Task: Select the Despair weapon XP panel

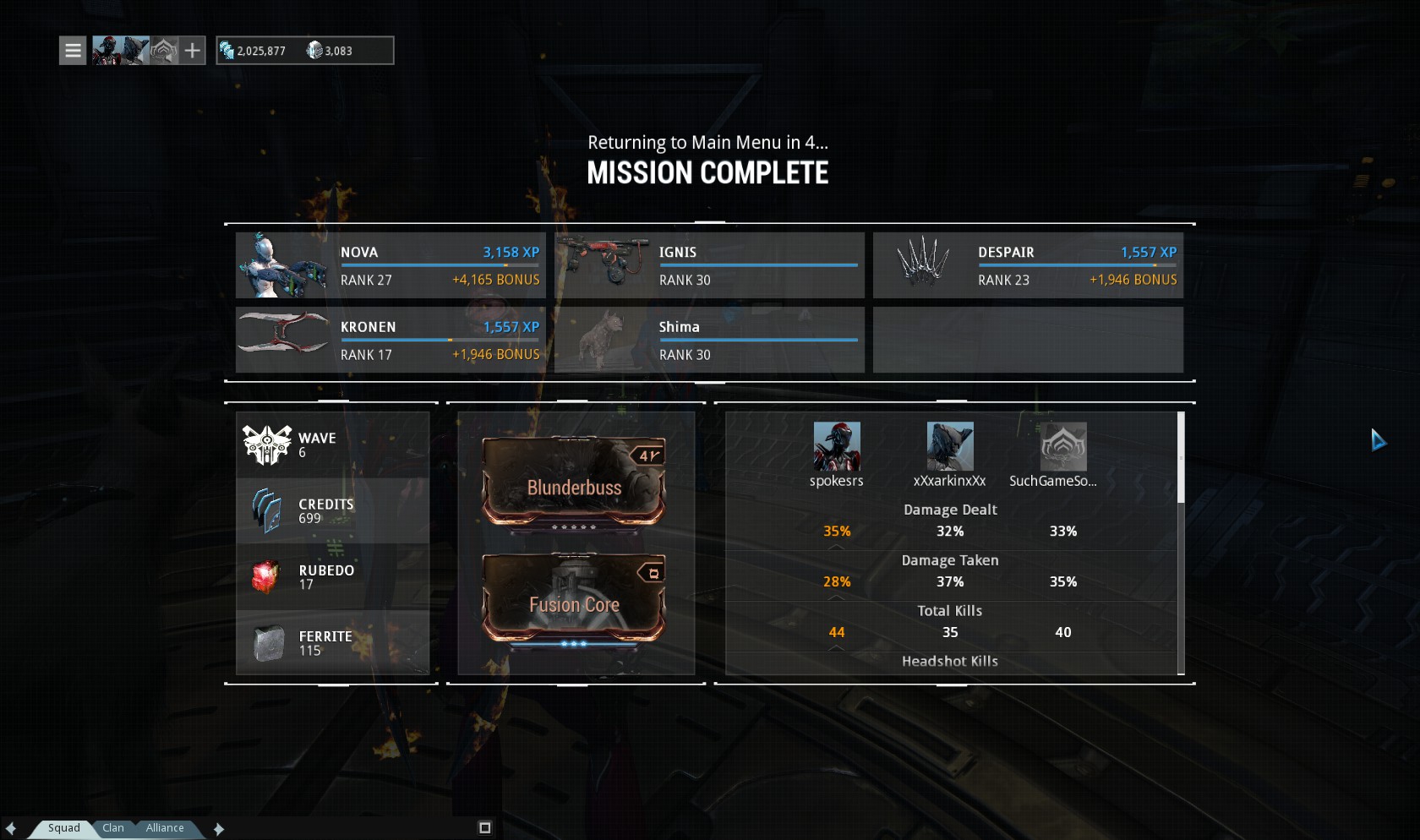Action: [x=1028, y=265]
